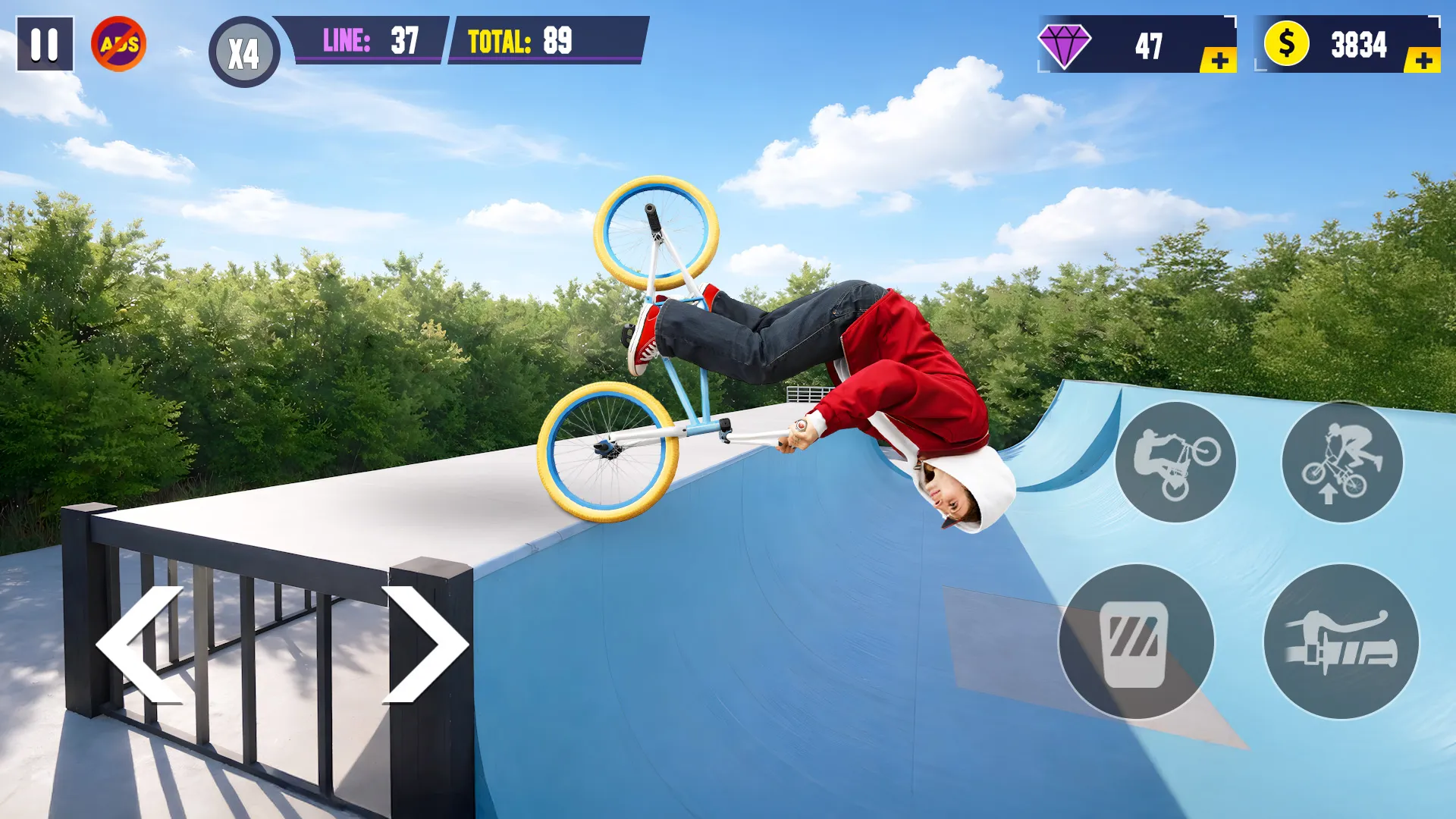This screenshot has width=1456, height=819.
Task: Perform the wheelie trick button
Action: click(1175, 463)
